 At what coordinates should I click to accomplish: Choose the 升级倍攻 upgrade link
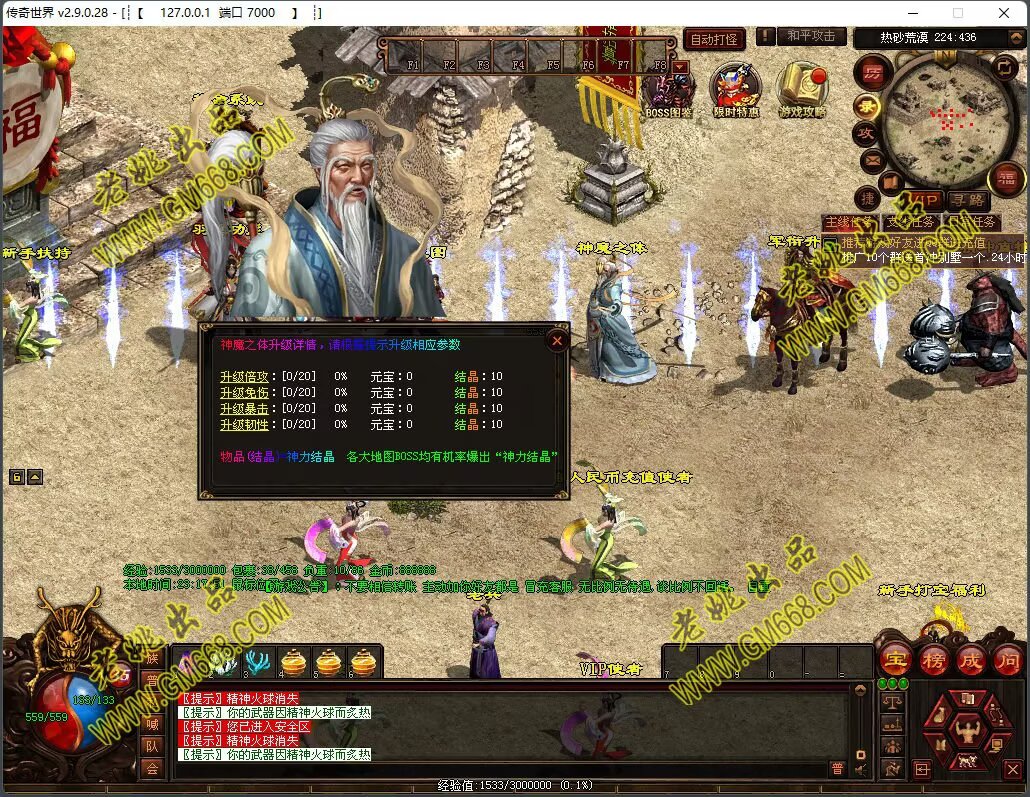[244, 377]
